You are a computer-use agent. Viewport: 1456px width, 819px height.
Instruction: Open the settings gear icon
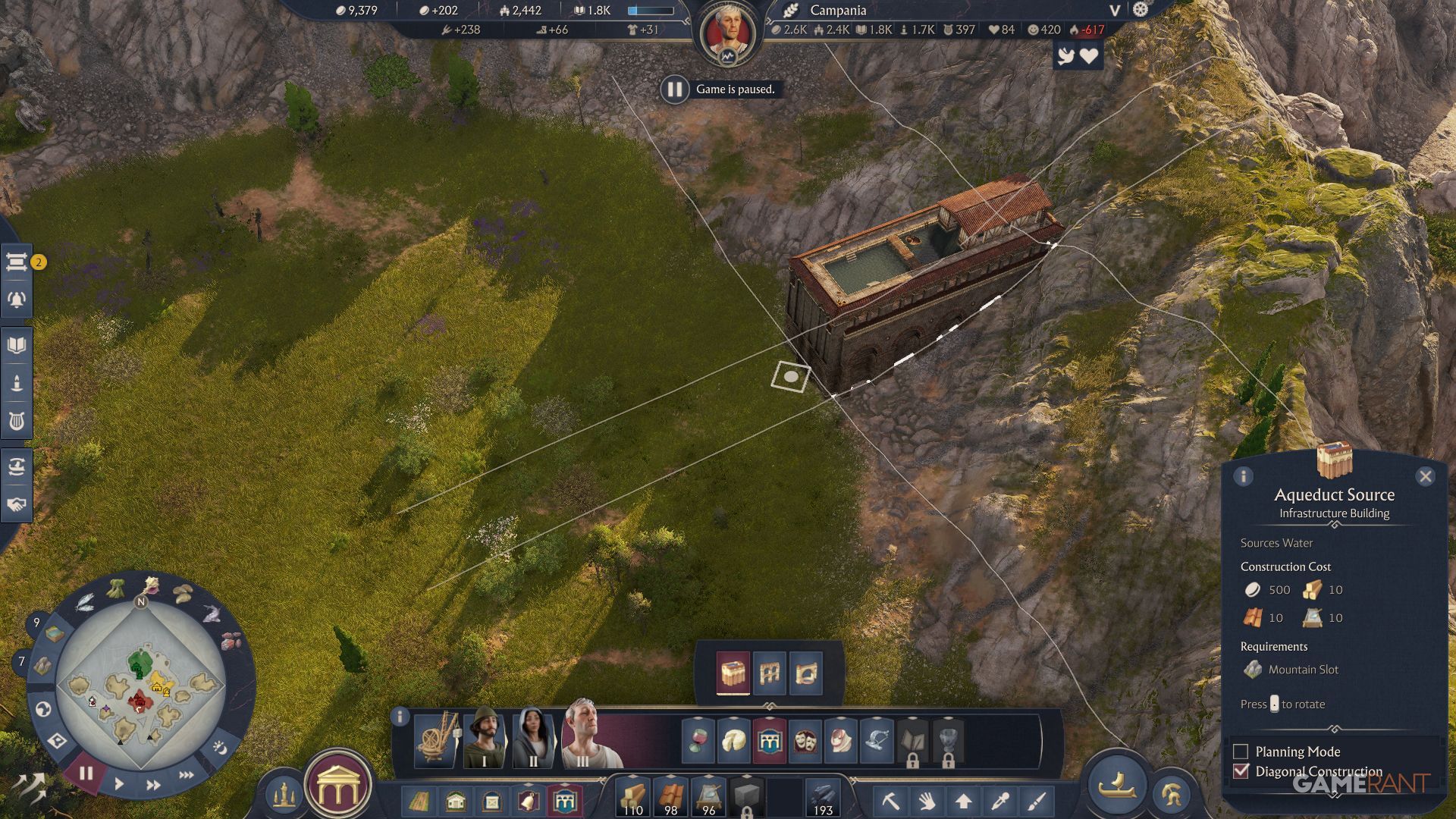[x=1141, y=10]
